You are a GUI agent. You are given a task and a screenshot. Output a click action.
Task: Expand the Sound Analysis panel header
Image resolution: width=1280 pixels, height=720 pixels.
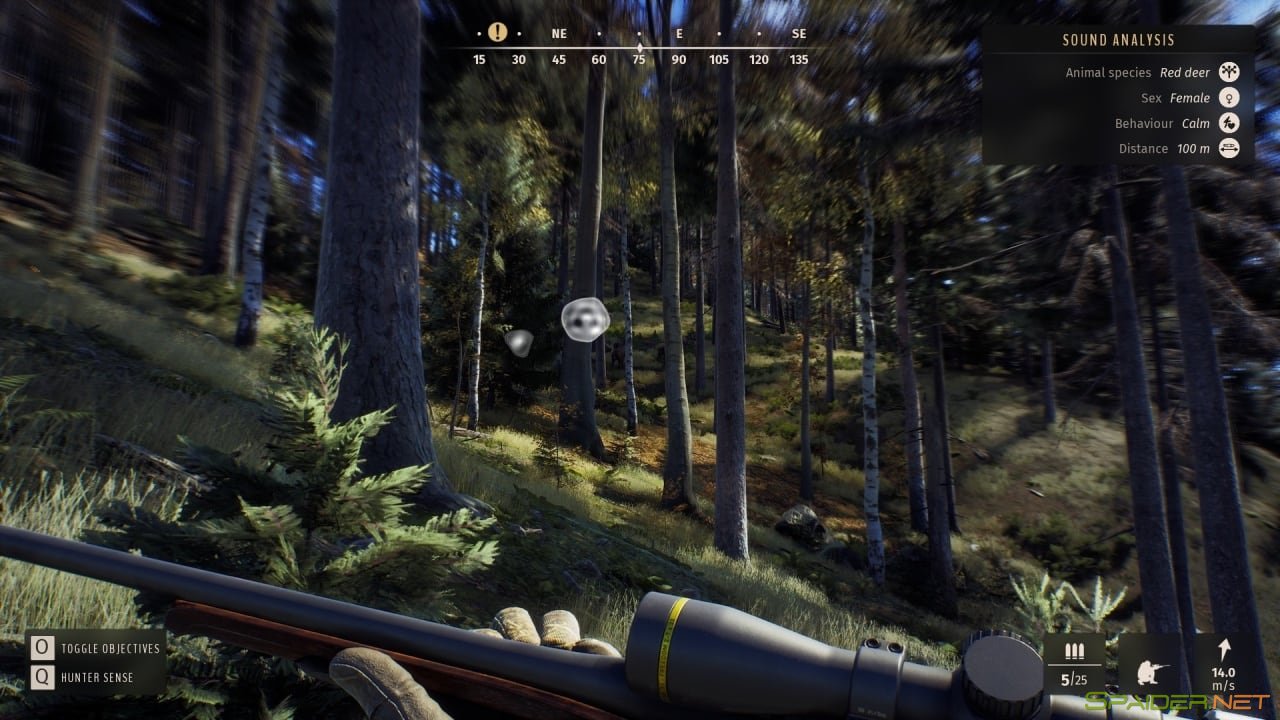1117,40
